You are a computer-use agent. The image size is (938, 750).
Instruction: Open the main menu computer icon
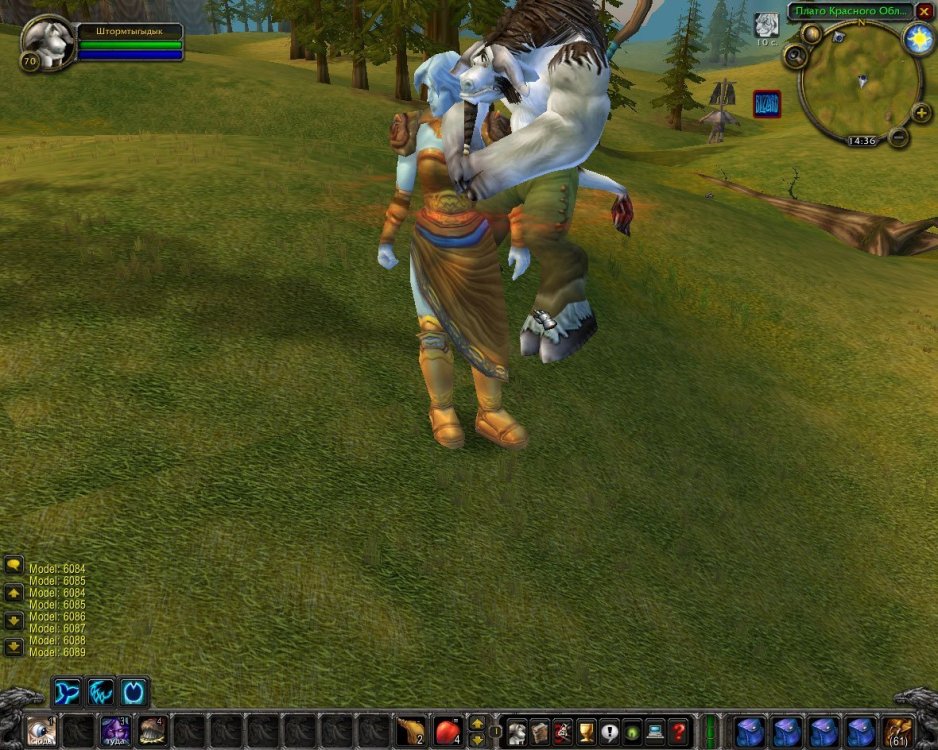[x=655, y=732]
